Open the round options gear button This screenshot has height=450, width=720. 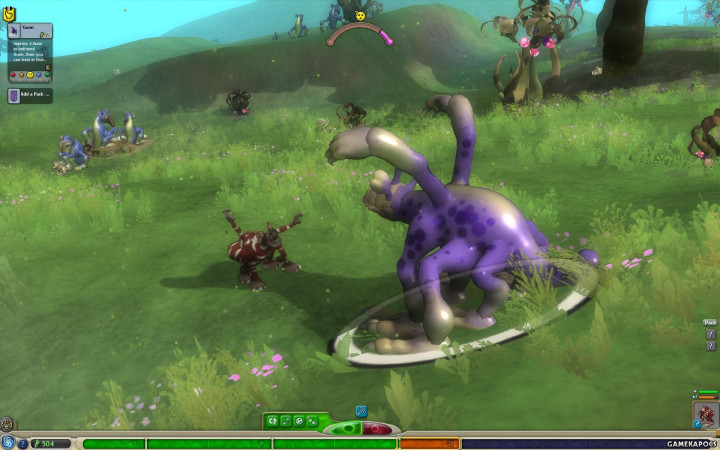tap(7, 424)
